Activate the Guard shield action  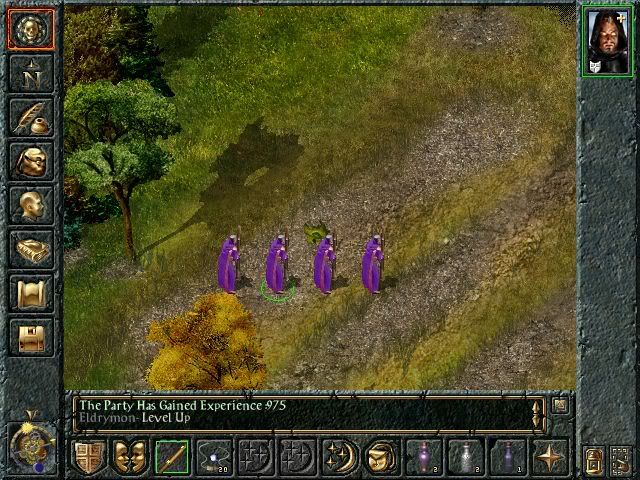pos(90,457)
